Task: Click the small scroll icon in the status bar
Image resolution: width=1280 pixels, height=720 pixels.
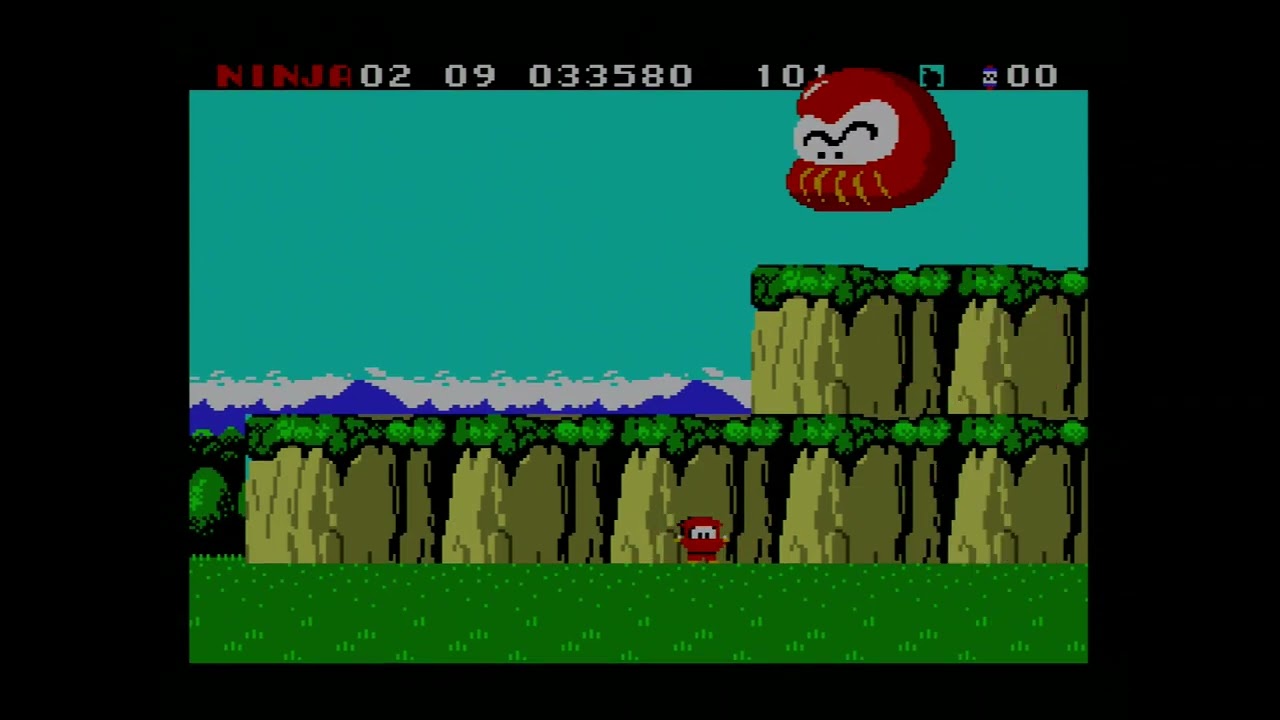Action: click(x=931, y=76)
